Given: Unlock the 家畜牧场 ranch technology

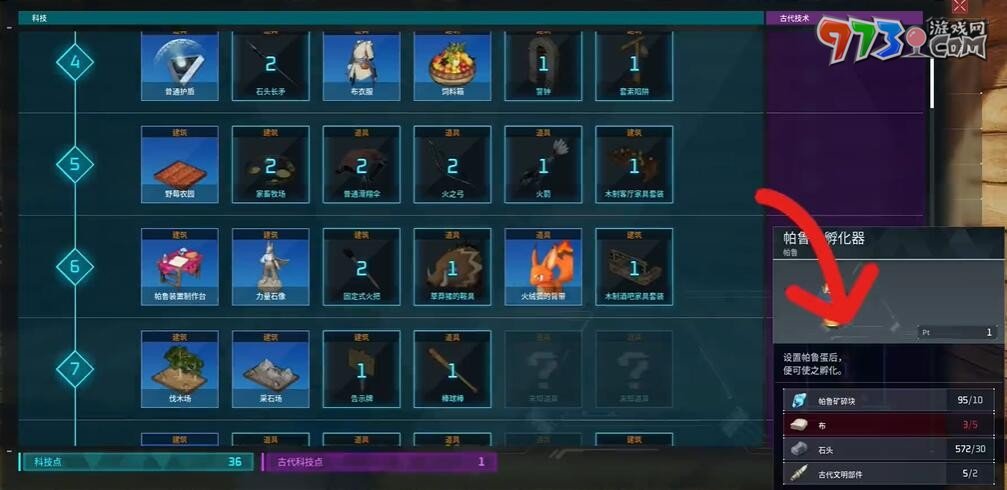Looking at the screenshot, I should click(x=270, y=164).
